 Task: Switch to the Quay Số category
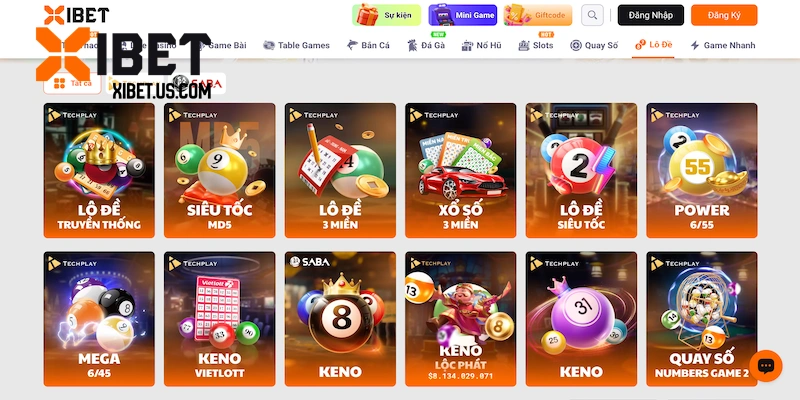594,45
